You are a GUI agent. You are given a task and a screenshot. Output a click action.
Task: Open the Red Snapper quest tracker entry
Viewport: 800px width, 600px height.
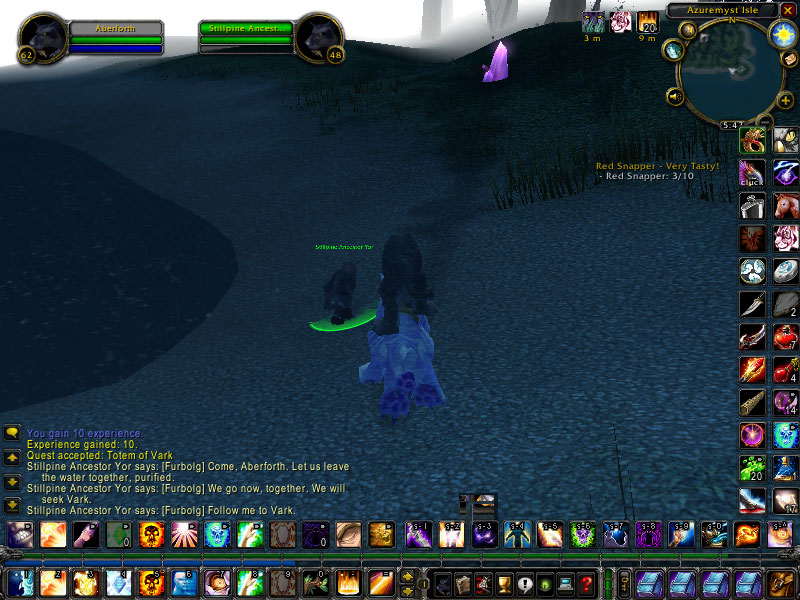657,166
